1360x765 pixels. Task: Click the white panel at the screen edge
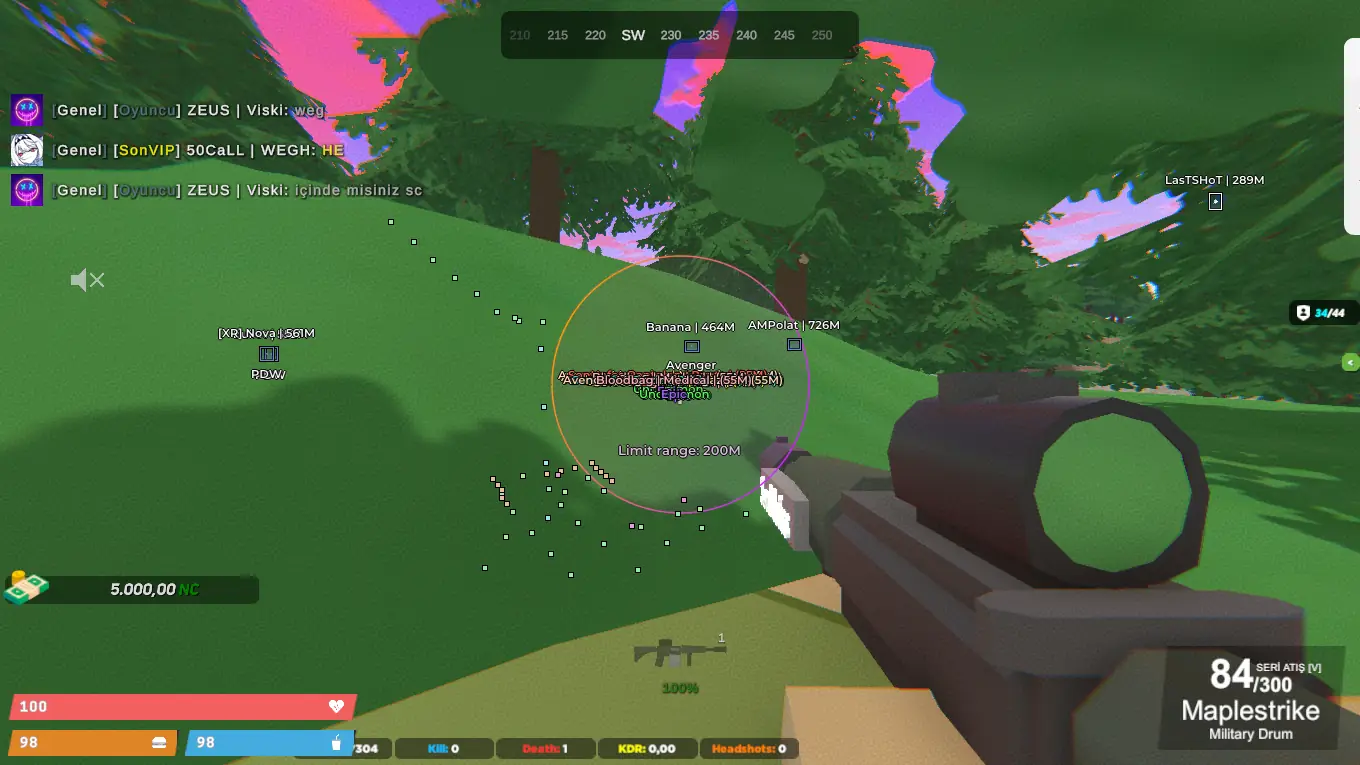pos(1352,135)
